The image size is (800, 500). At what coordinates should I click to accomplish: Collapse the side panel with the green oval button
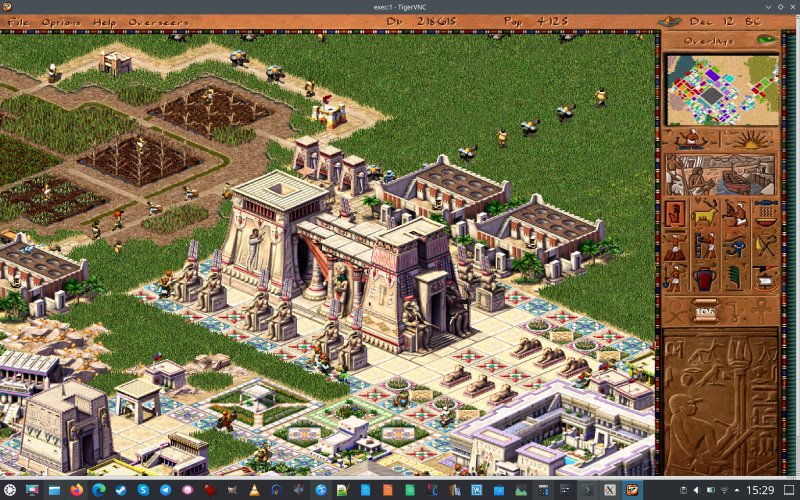pyautogui.click(x=767, y=40)
